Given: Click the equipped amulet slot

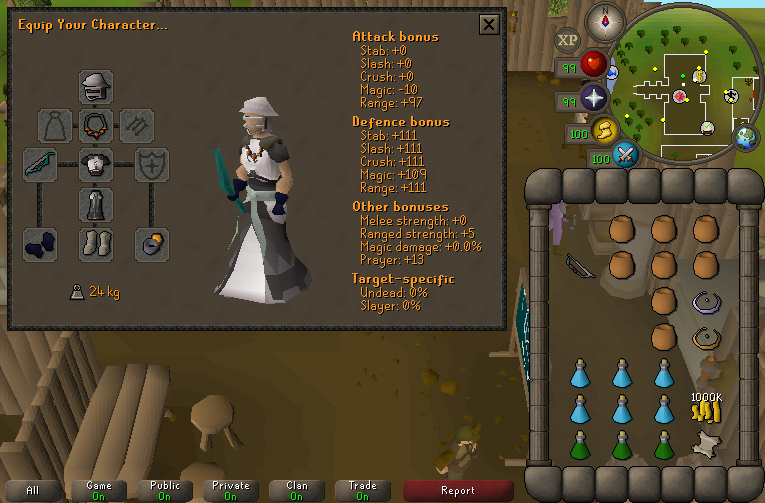Looking at the screenshot, I should tap(96, 125).
